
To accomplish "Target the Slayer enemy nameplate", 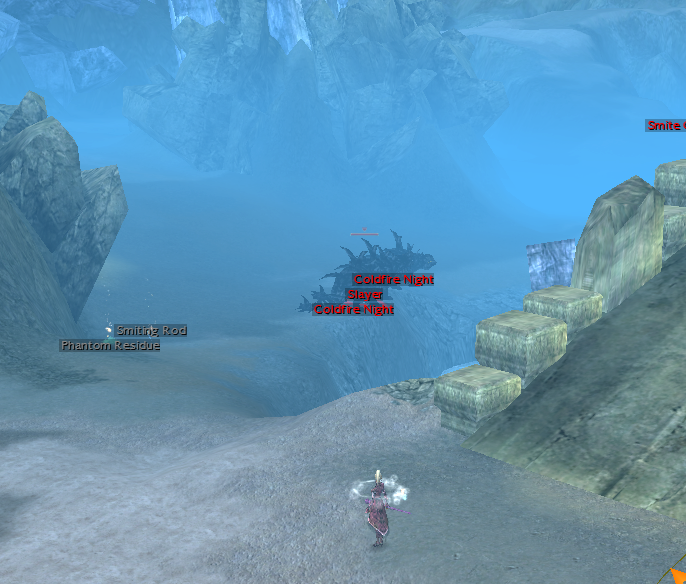I will (x=365, y=295).
